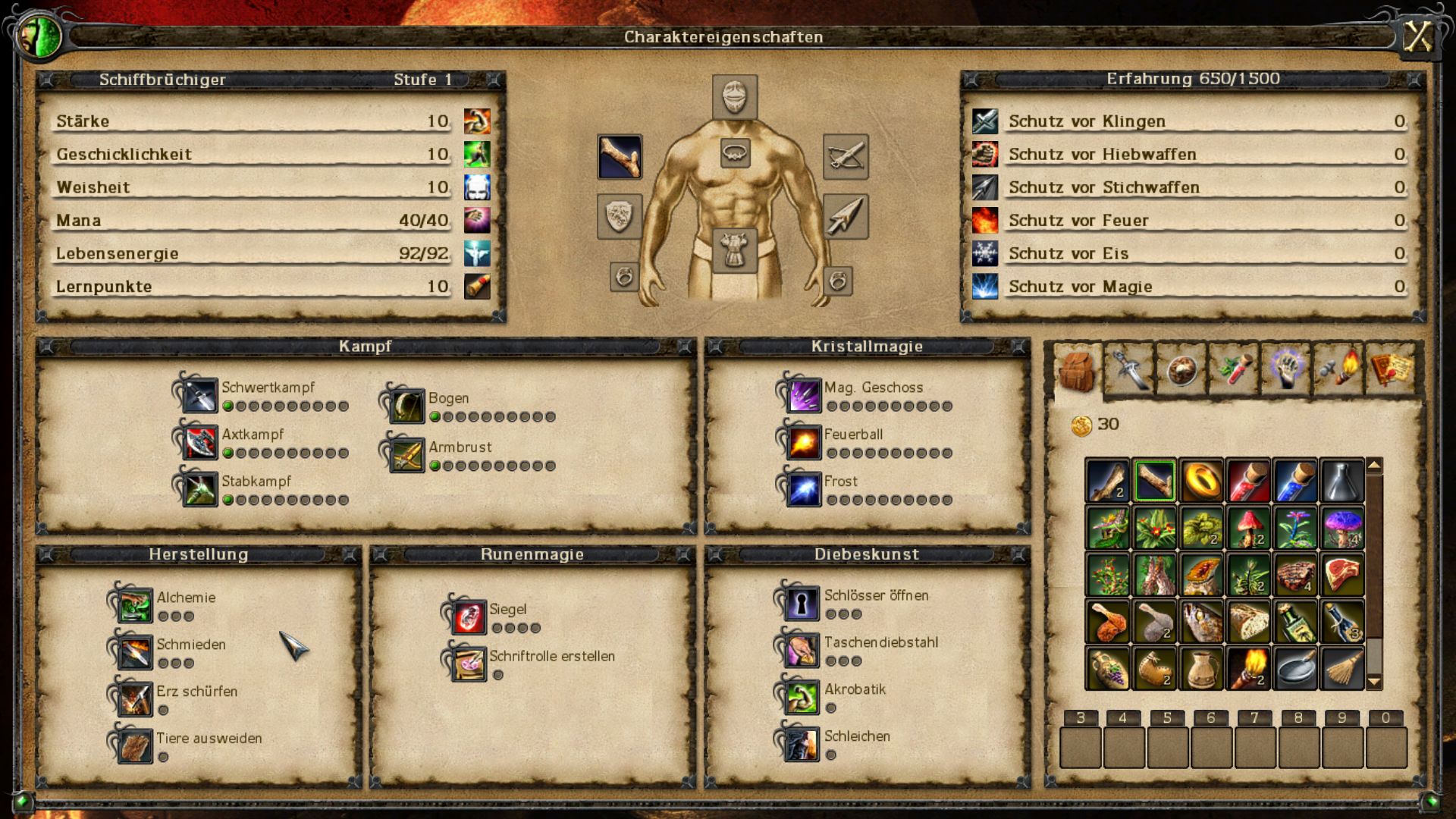The width and height of the screenshot is (1456, 819).
Task: Click the Bogen skill icon
Action: (x=406, y=406)
